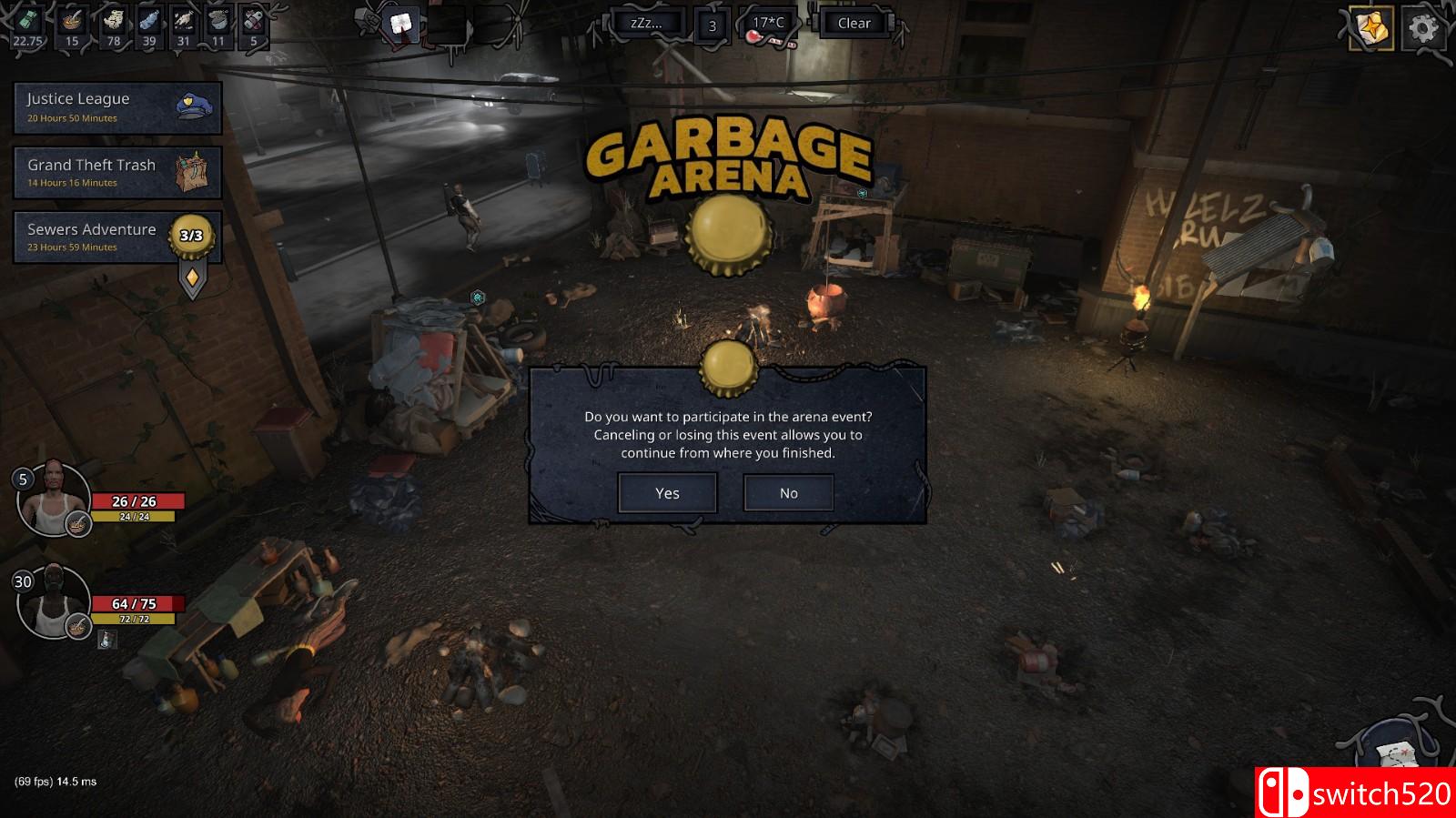Click the yellow health bar of level 30 character
The height and width of the screenshot is (818, 1456).
click(134, 619)
